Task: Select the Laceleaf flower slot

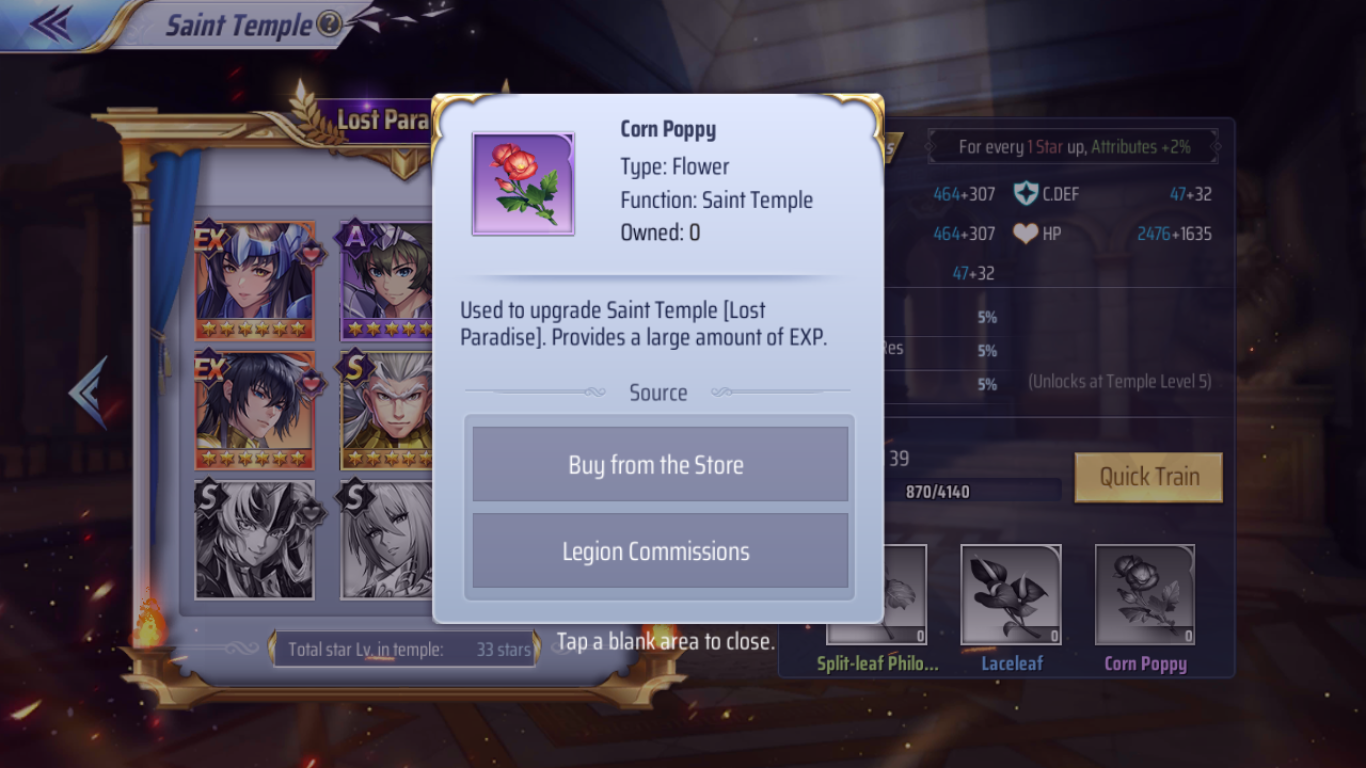Action: tap(1010, 595)
